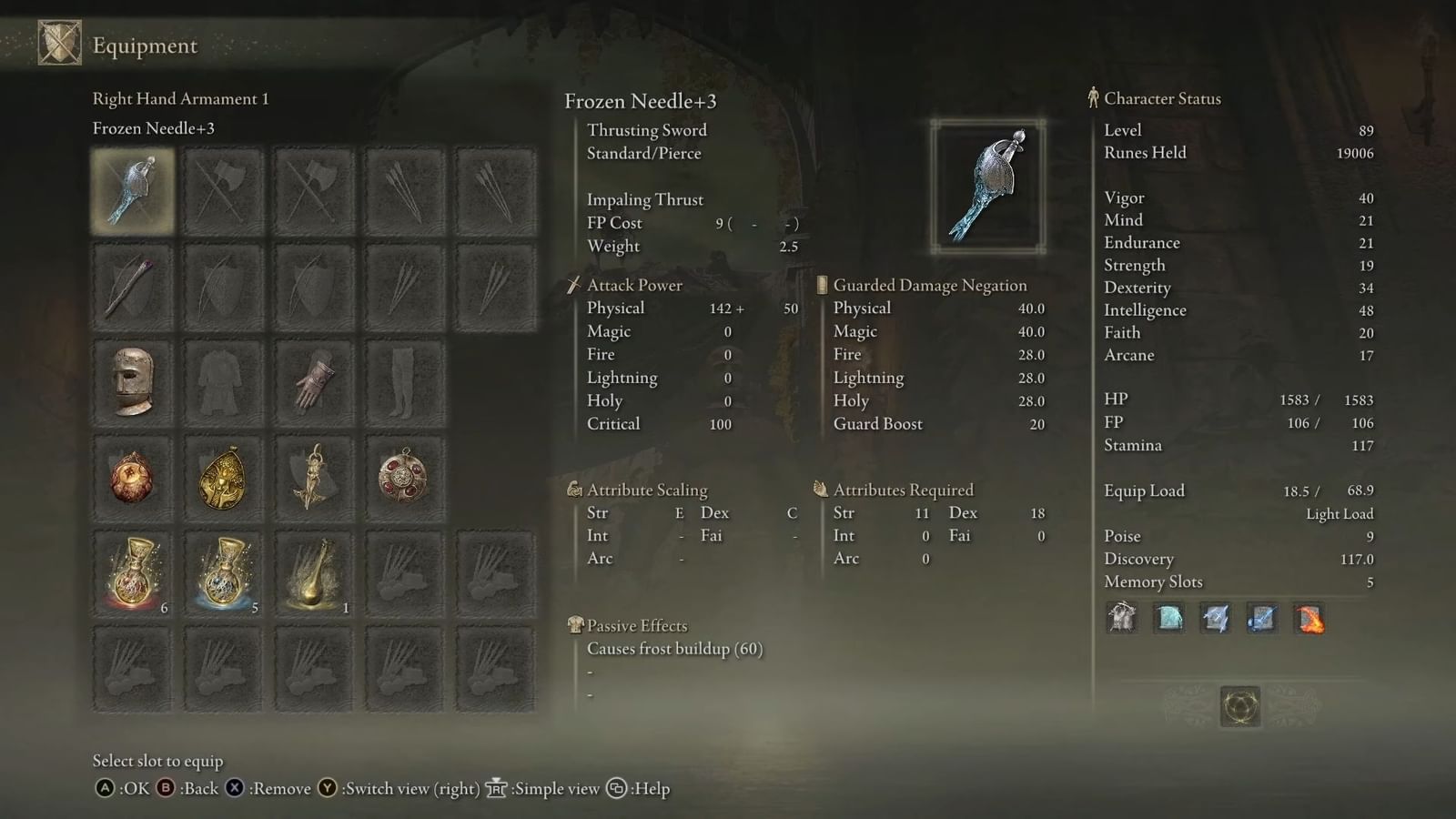Select the arrows quiver slot
Screen dimensions: 1456x819
click(405, 191)
